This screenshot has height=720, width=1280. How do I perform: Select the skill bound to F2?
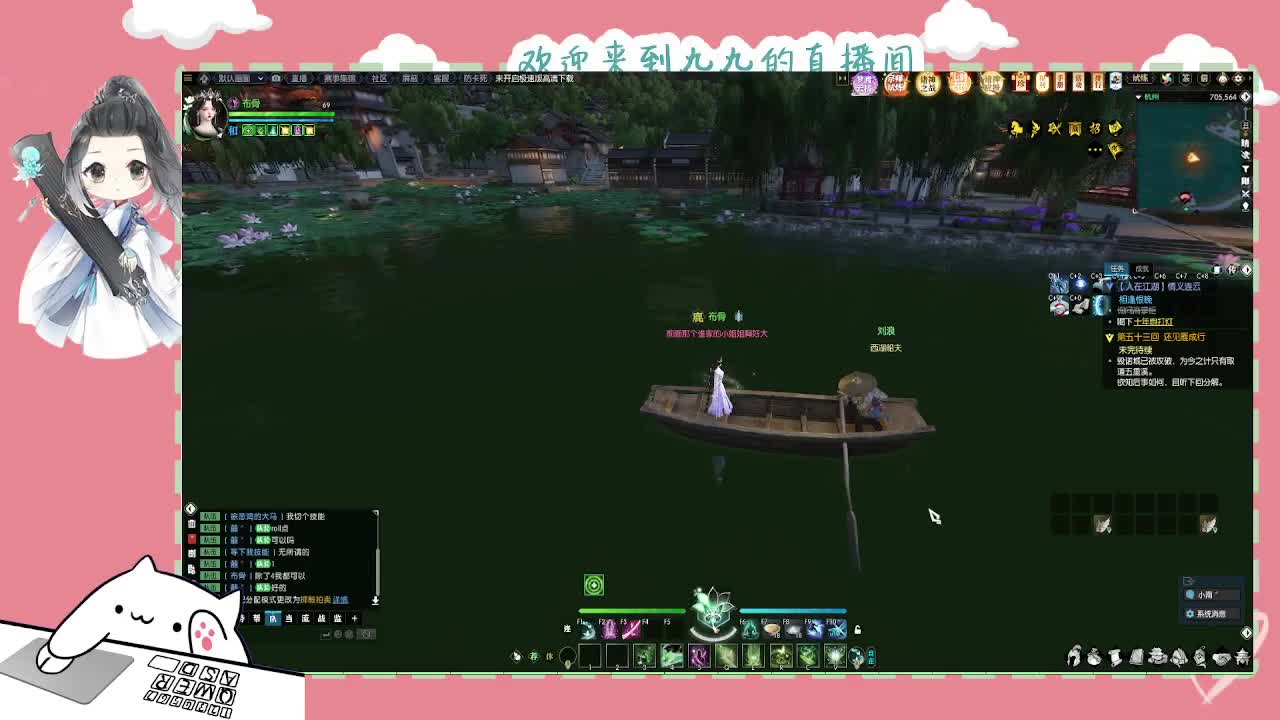(609, 630)
